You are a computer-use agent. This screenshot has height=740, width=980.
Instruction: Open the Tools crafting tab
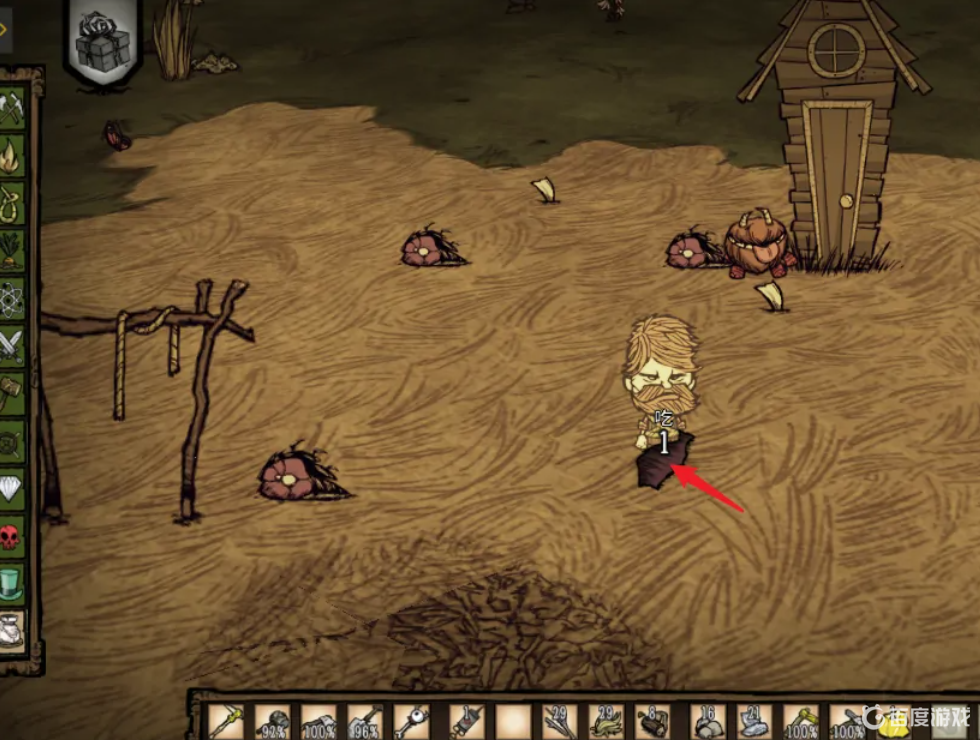11,107
